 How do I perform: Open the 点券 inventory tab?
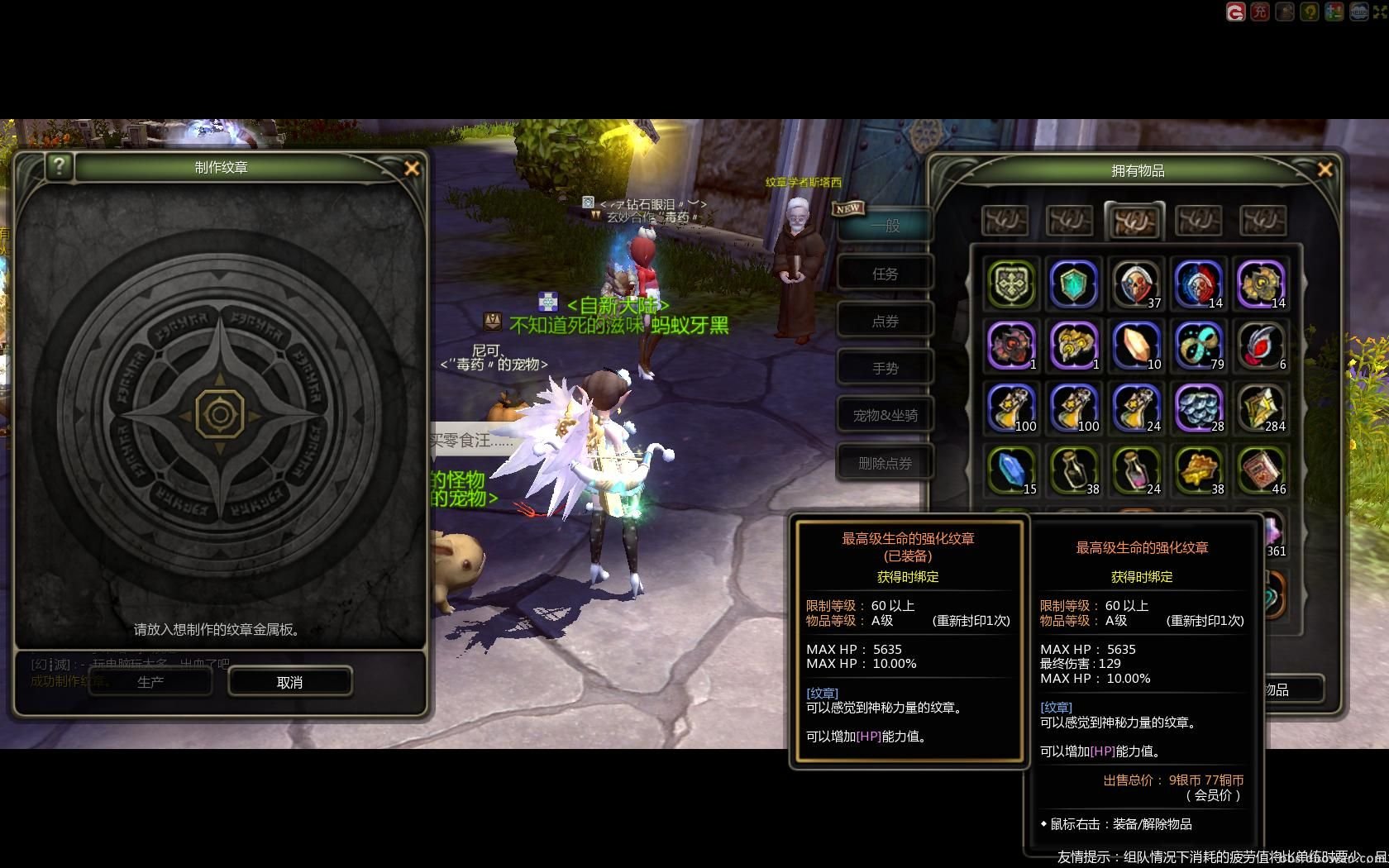(885, 321)
